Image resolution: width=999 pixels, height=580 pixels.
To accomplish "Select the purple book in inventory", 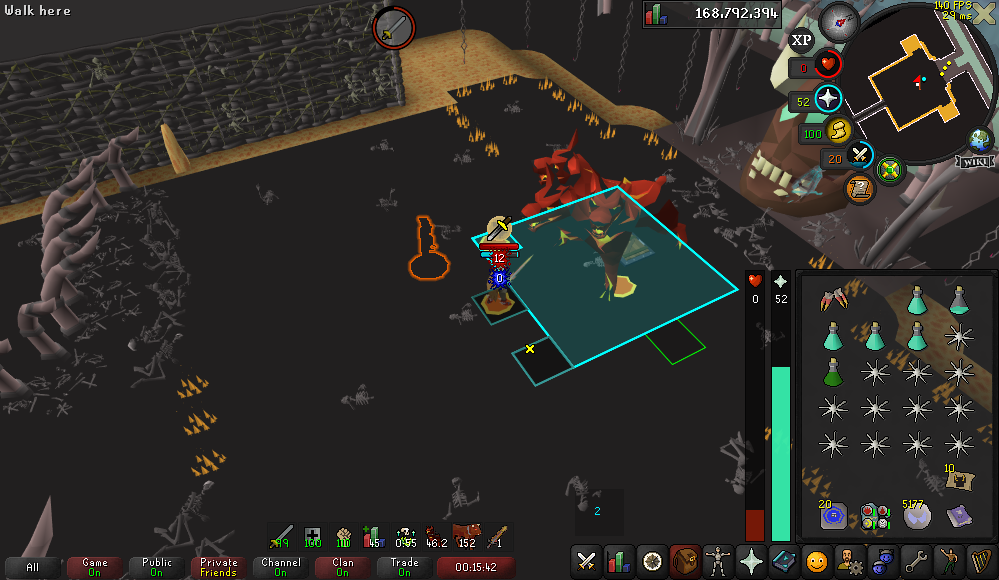I will pos(958,516).
